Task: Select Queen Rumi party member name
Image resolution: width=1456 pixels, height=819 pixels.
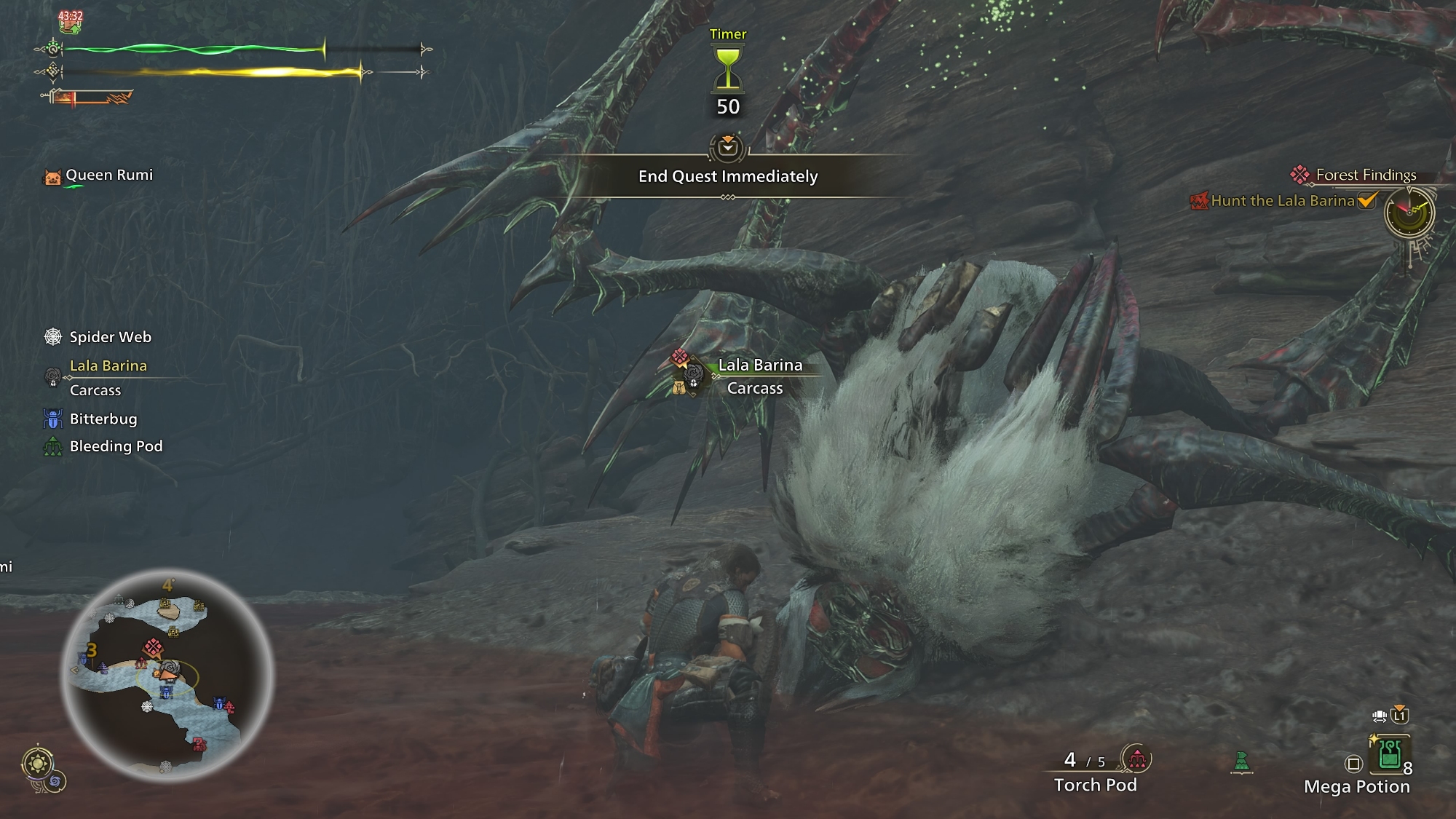Action: [108, 175]
